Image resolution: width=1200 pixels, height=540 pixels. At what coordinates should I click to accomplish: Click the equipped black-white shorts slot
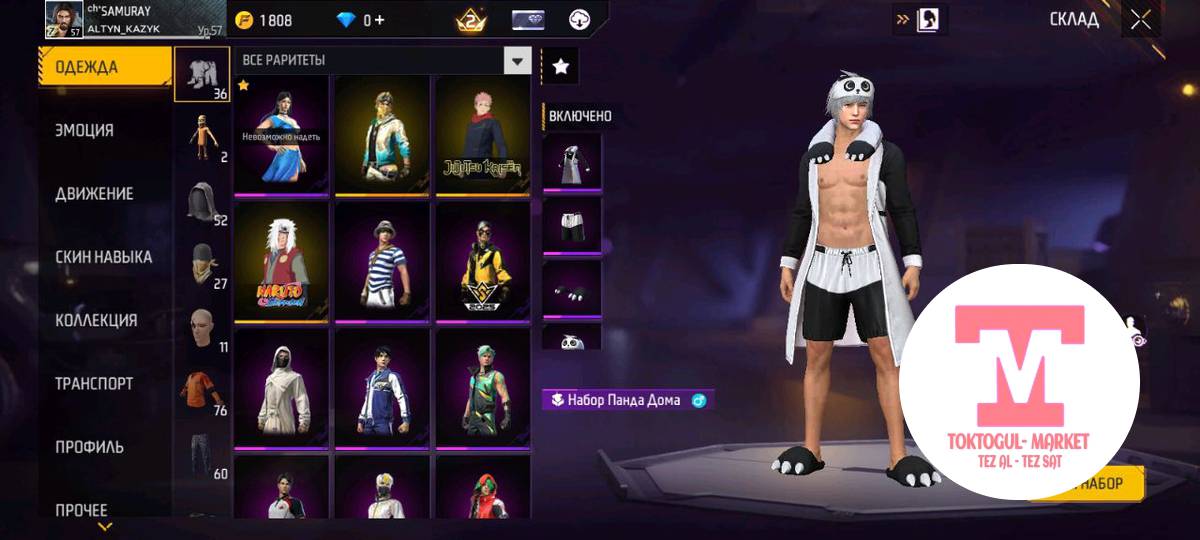[x=573, y=224]
